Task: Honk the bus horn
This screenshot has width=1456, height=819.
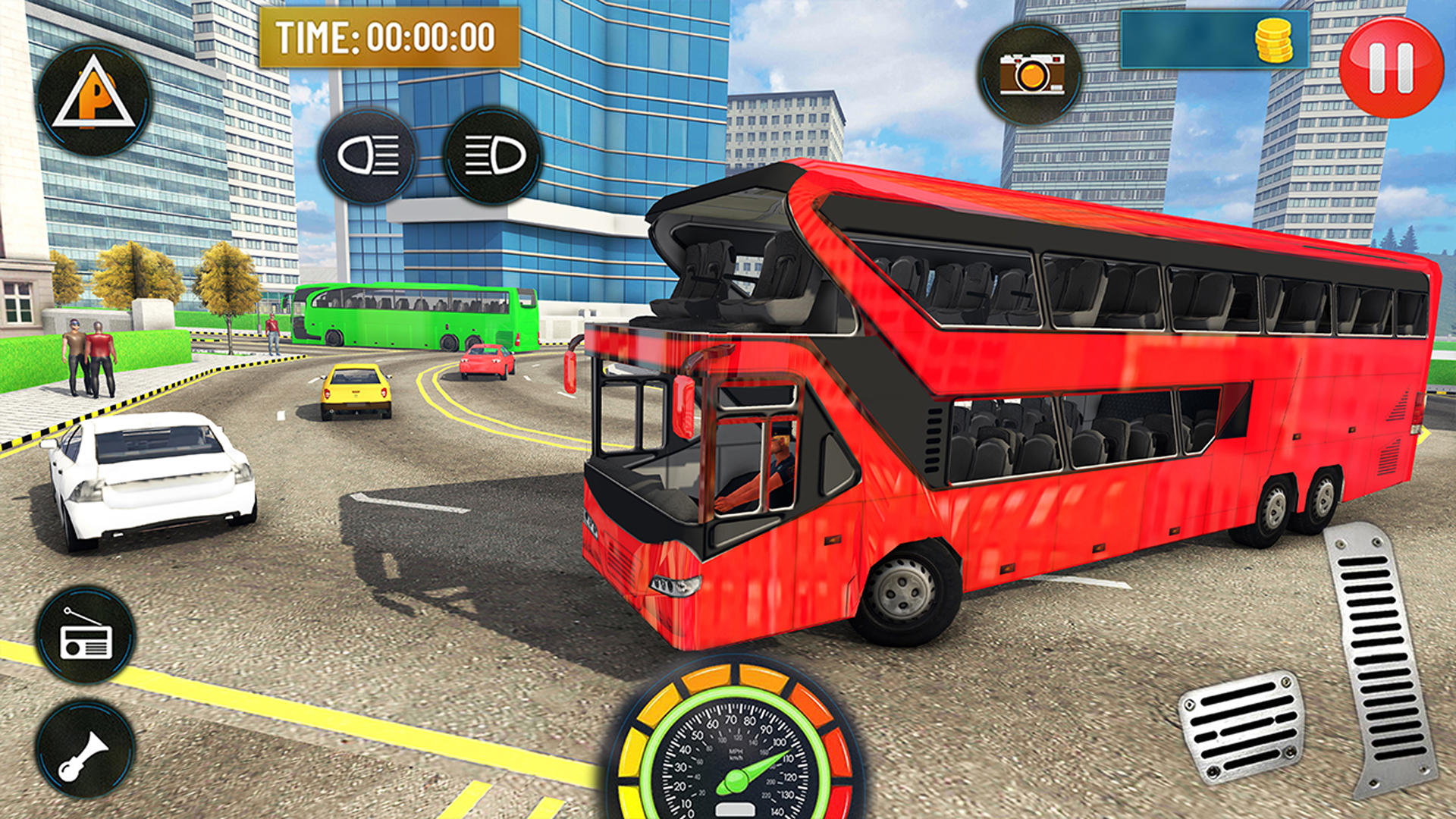Action: 86,751
